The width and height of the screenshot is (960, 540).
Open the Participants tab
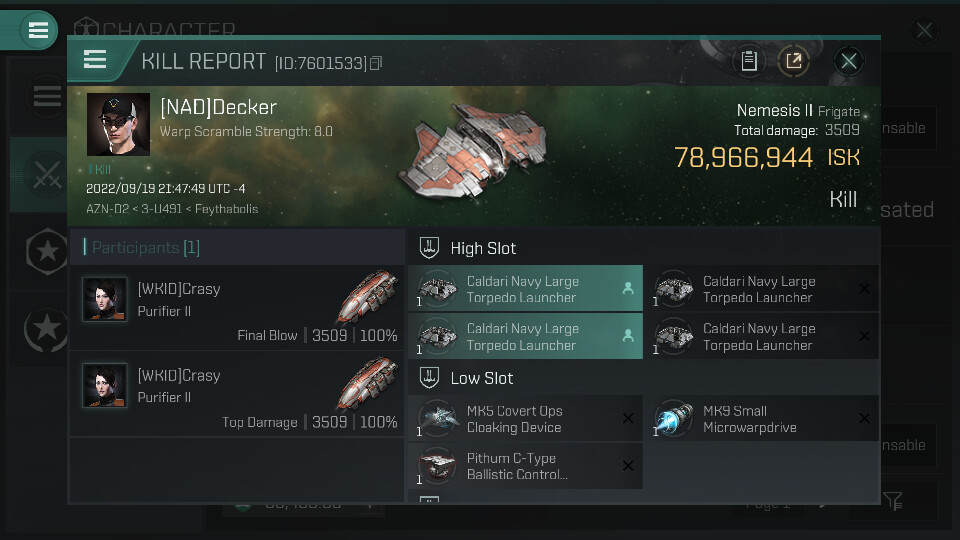145,247
